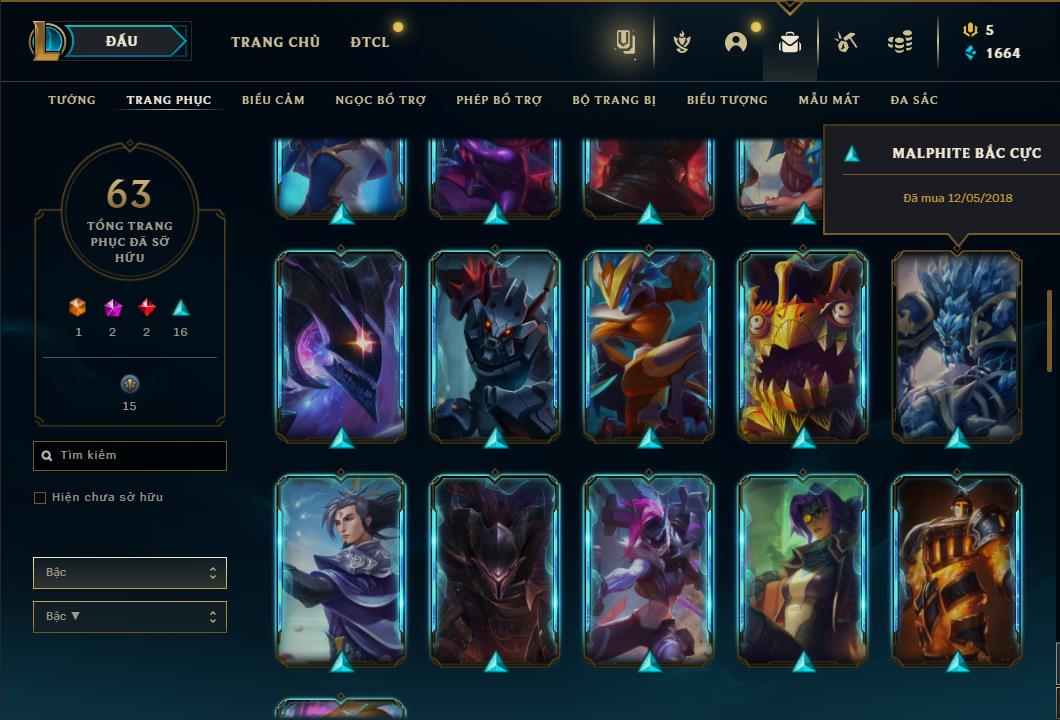Switch to the TƯỚNG tab
The height and width of the screenshot is (720, 1060).
coord(72,100)
